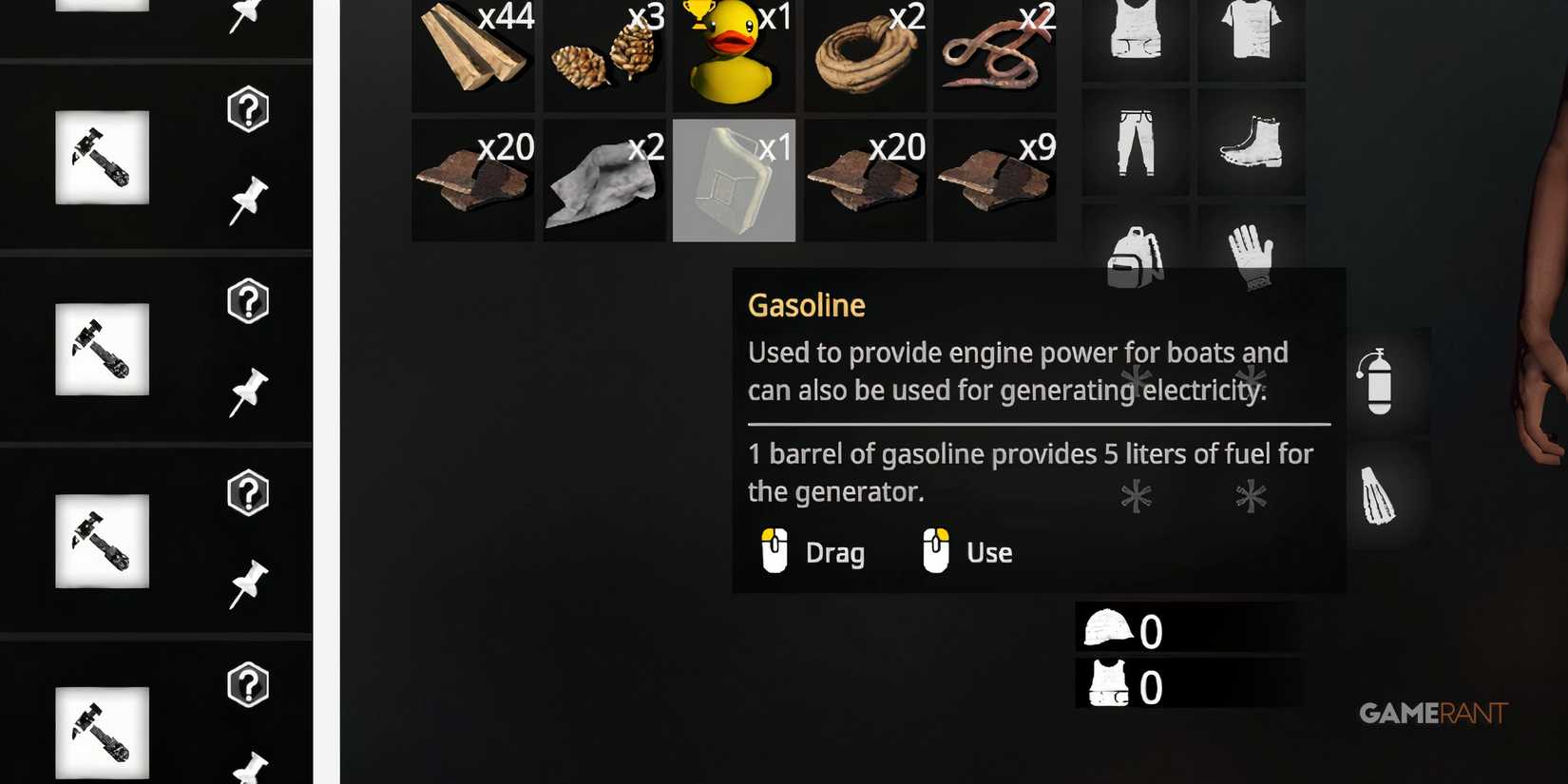Click the coiled rope item
This screenshot has width=1568, height=784.
click(x=865, y=52)
